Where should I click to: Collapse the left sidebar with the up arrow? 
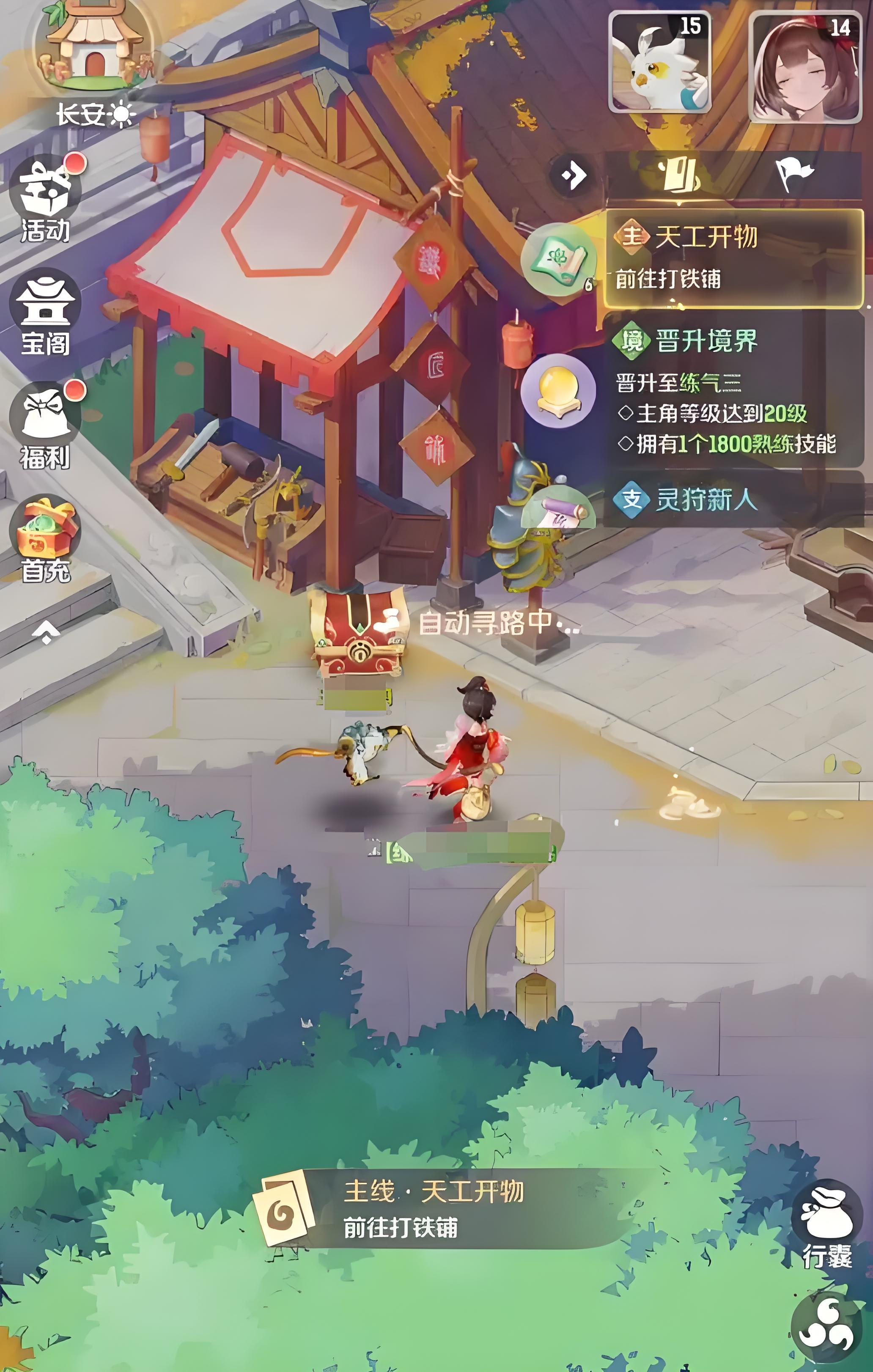46,632
